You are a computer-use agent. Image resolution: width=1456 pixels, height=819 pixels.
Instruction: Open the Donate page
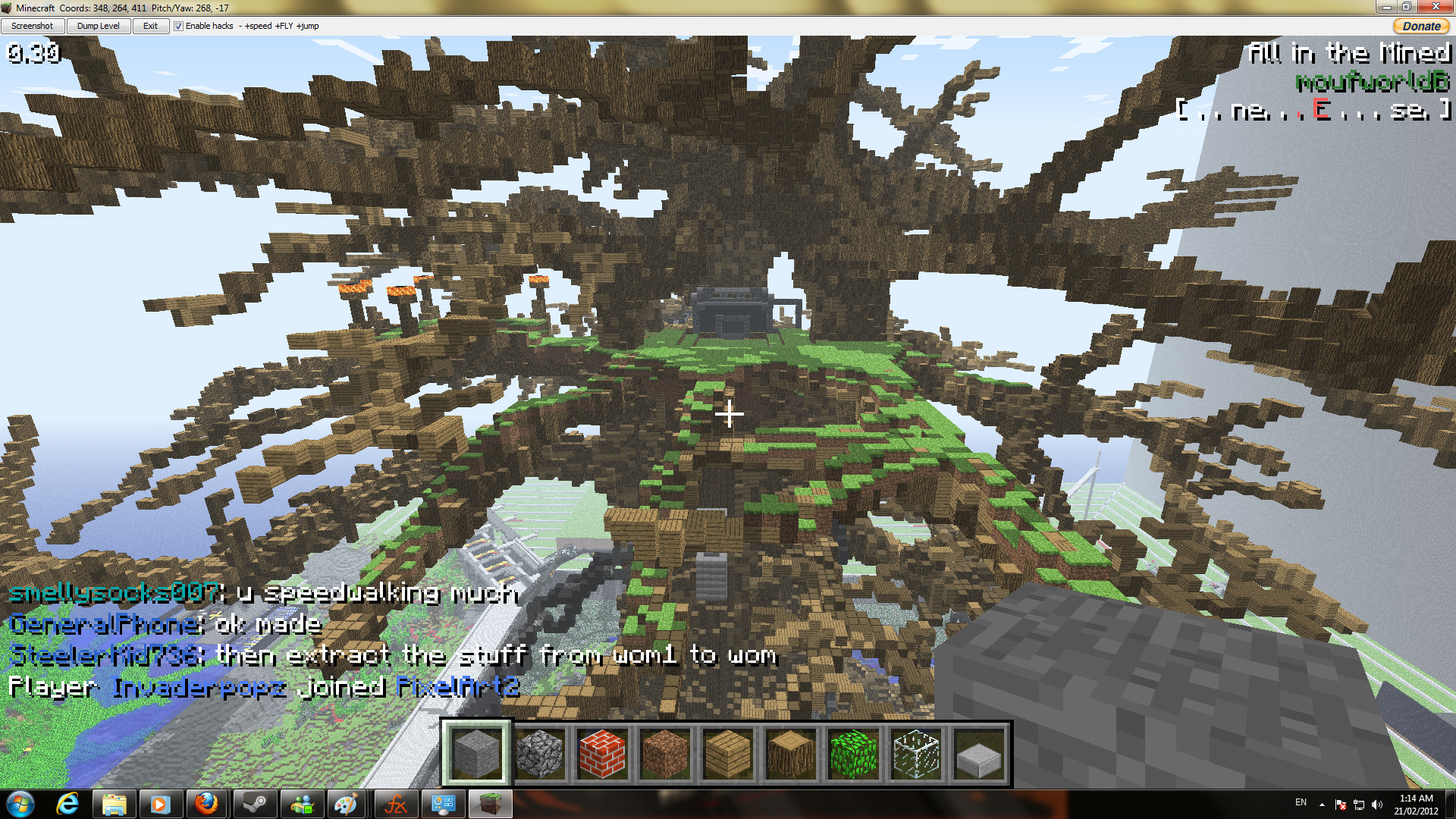click(1421, 25)
